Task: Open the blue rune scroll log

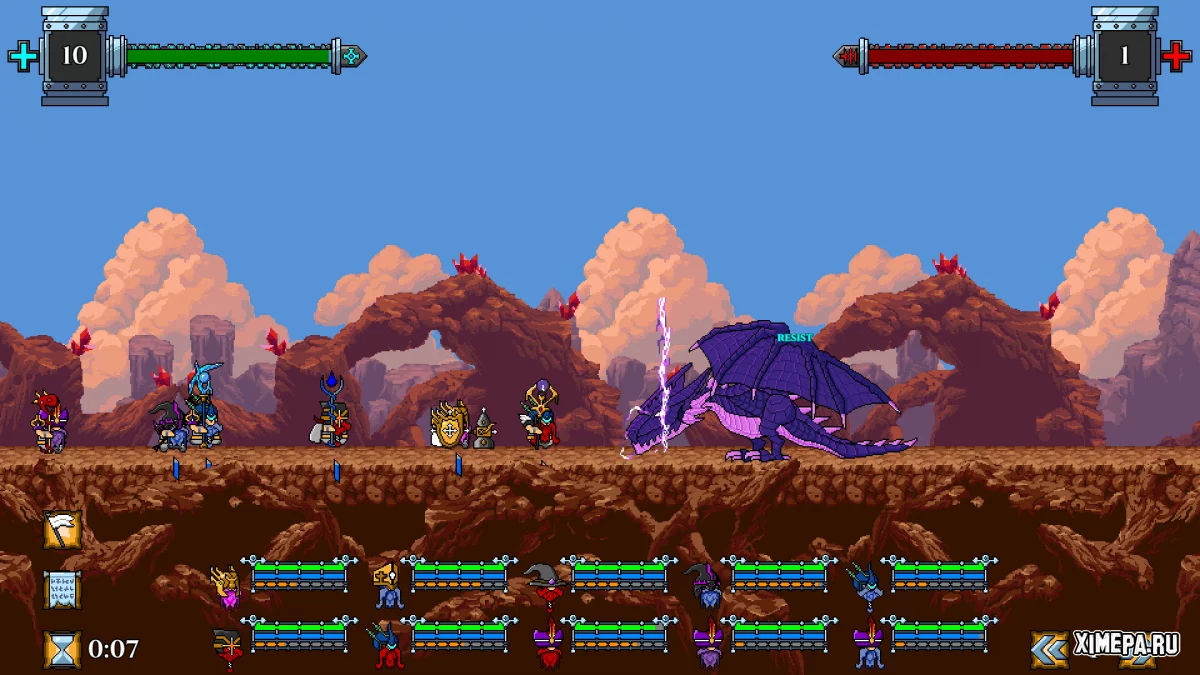Action: (62, 590)
